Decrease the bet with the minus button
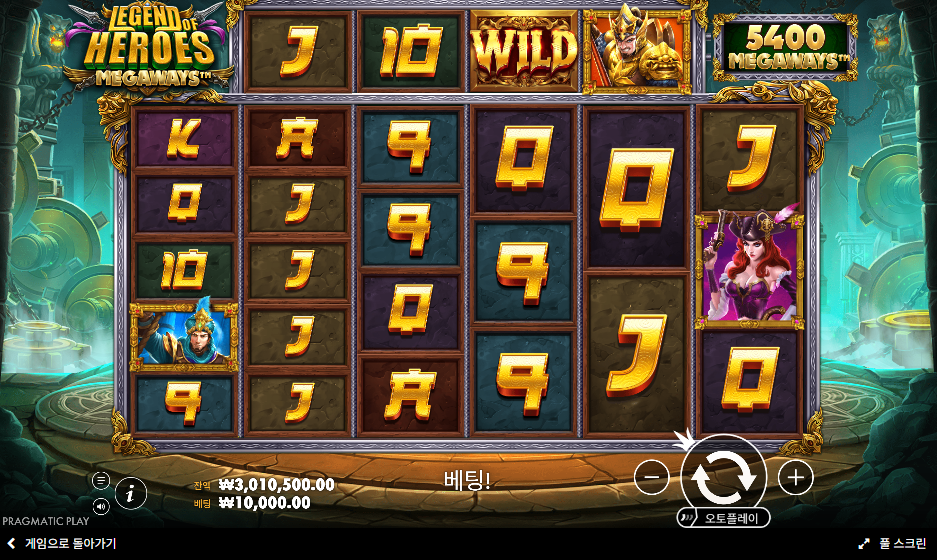Screen dimensions: 937x560 click(651, 478)
